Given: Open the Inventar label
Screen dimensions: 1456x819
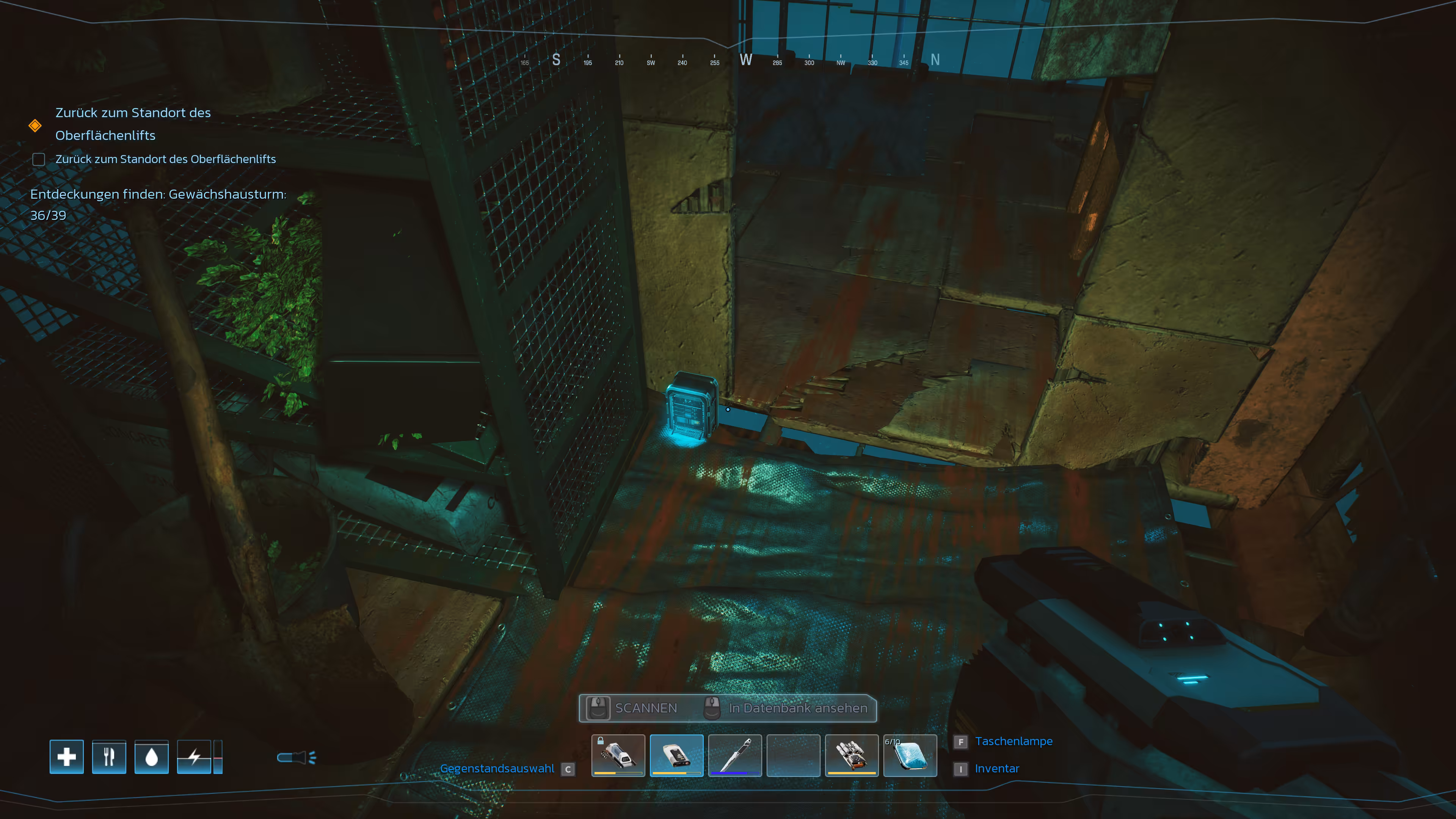Looking at the screenshot, I should pyautogui.click(x=996, y=769).
